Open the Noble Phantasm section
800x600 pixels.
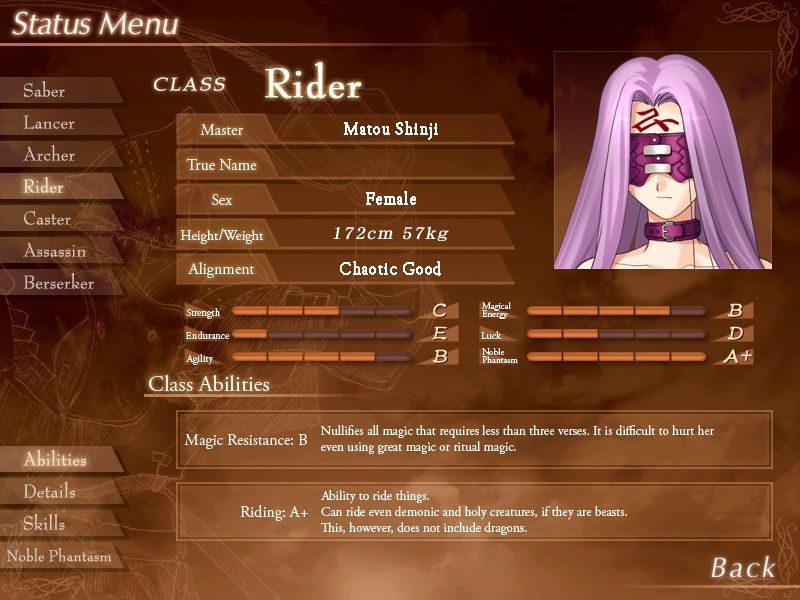59,556
